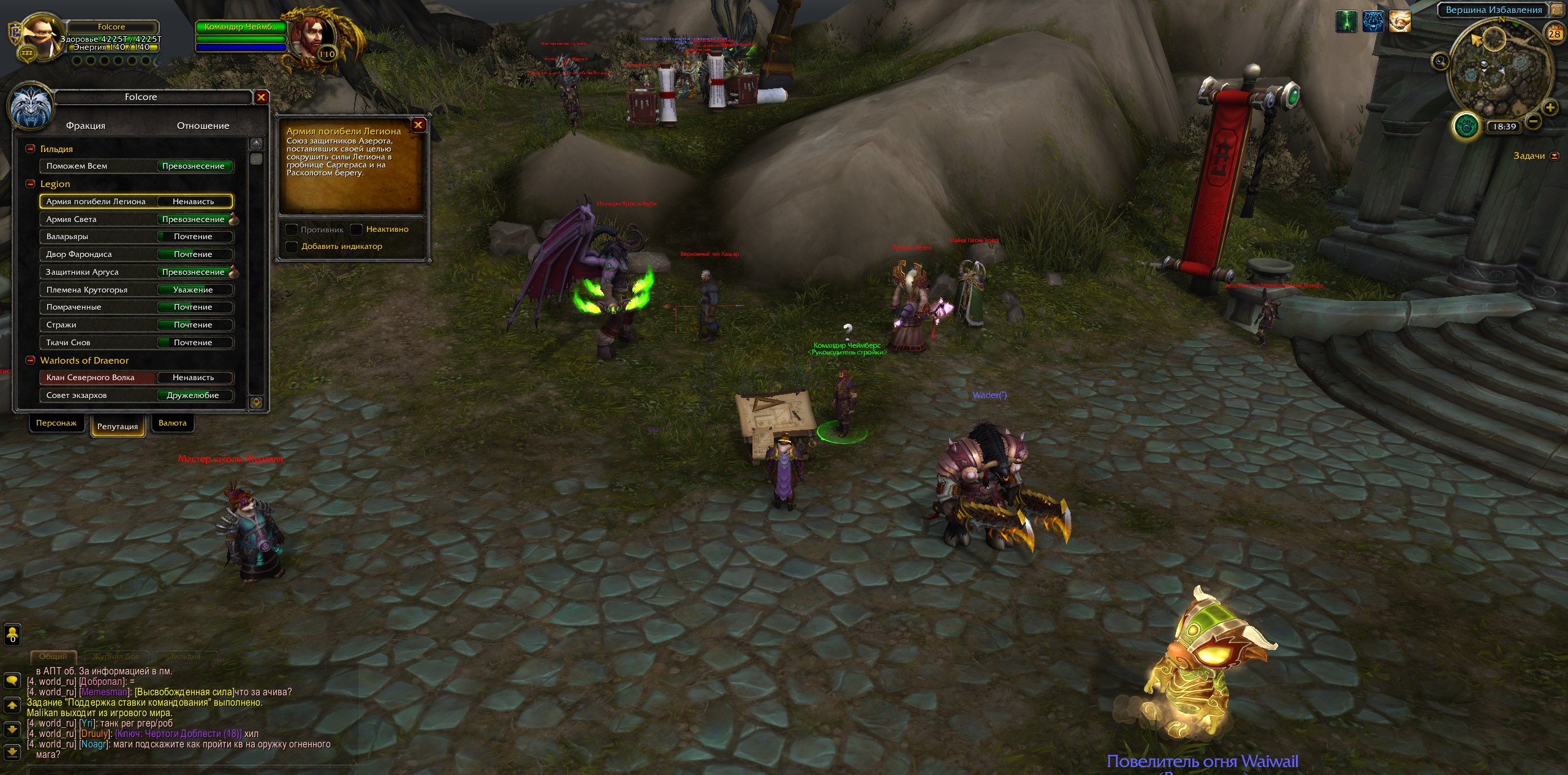The height and width of the screenshot is (775, 1568).
Task: Mark faction as Неактивно
Action: point(357,229)
